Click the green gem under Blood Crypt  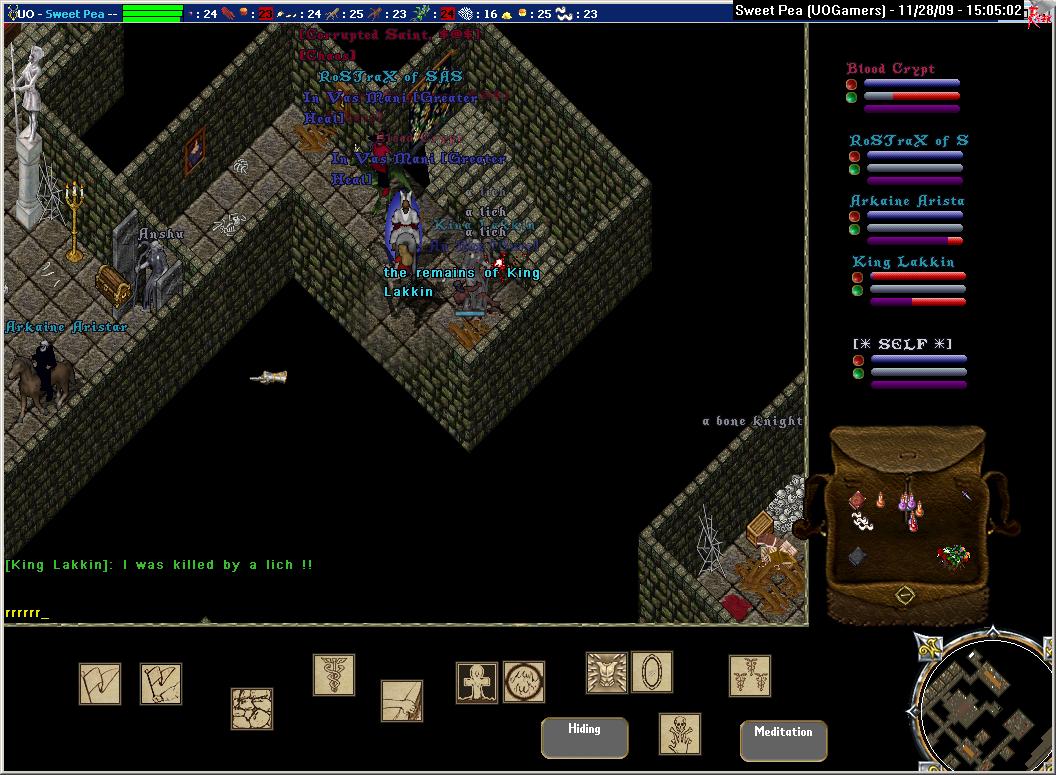point(852,97)
